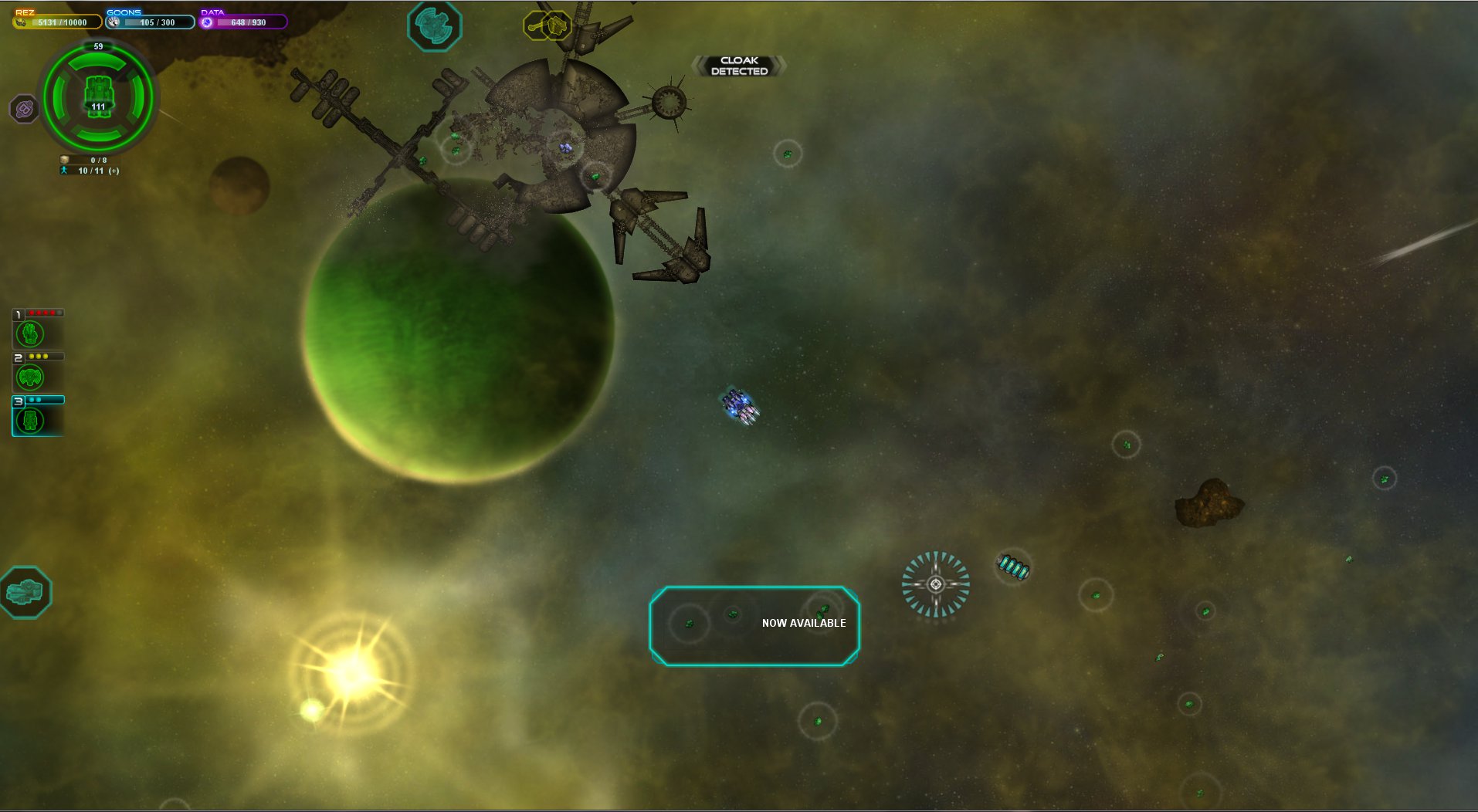Viewport: 1478px width, 812px height.
Task: Click the teal space station indicator icon
Action: pos(434,25)
